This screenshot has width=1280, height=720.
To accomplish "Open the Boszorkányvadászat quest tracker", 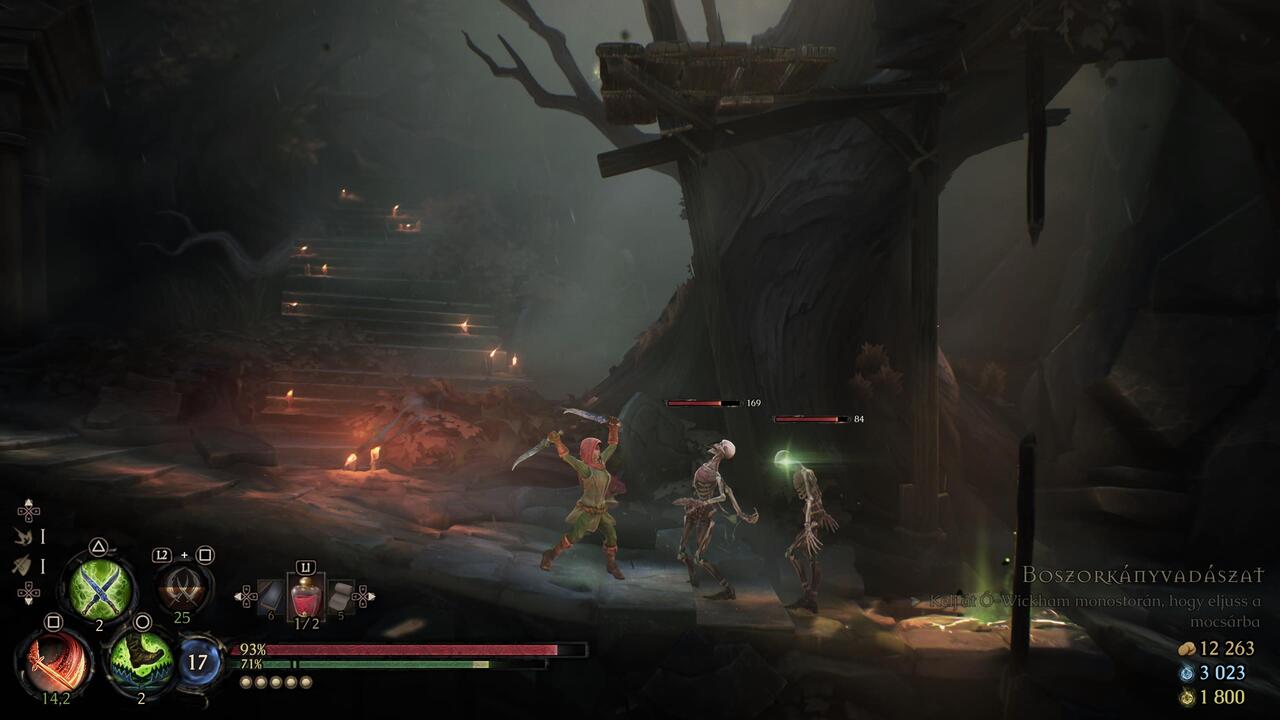I will [1142, 575].
